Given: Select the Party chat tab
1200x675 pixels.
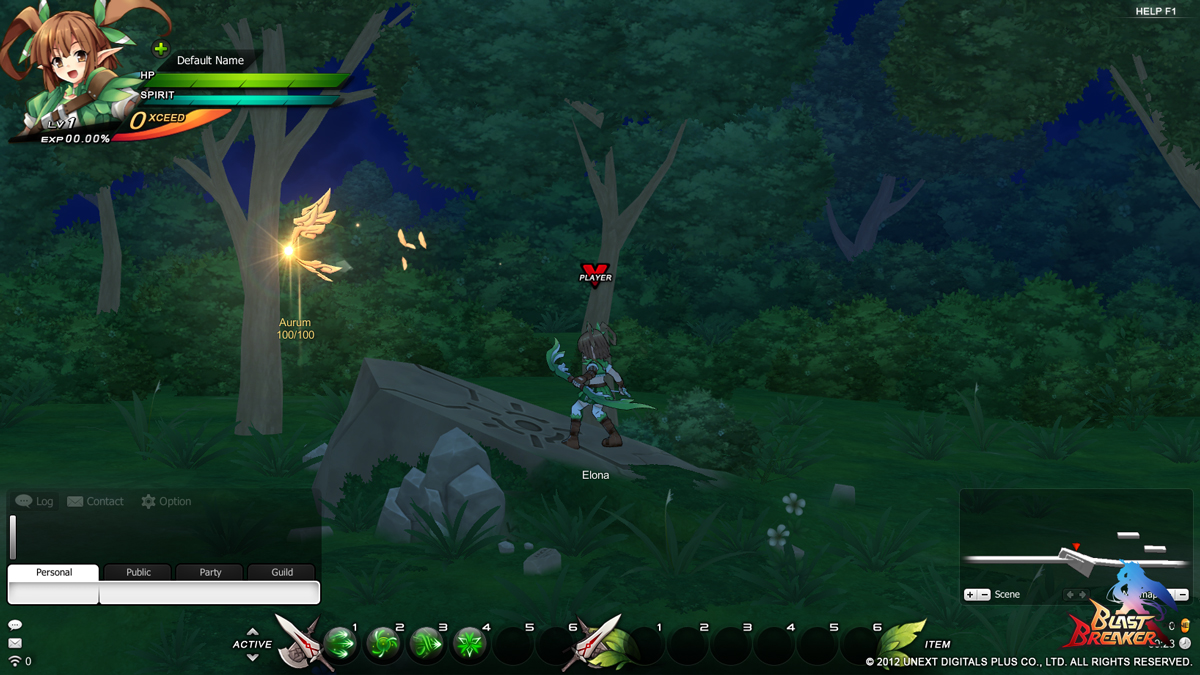Looking at the screenshot, I should point(210,572).
